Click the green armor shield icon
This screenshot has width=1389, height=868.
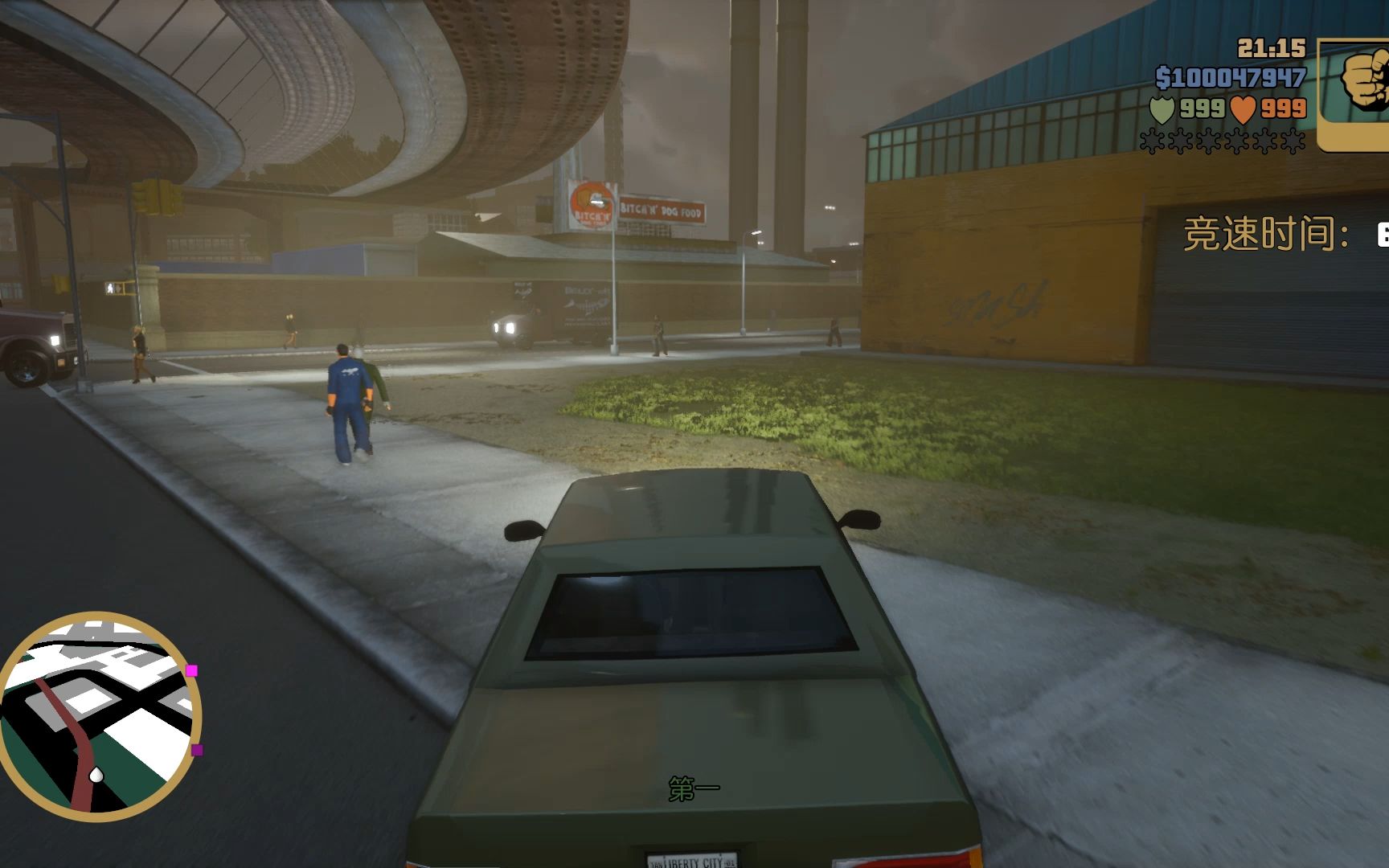coord(1163,109)
